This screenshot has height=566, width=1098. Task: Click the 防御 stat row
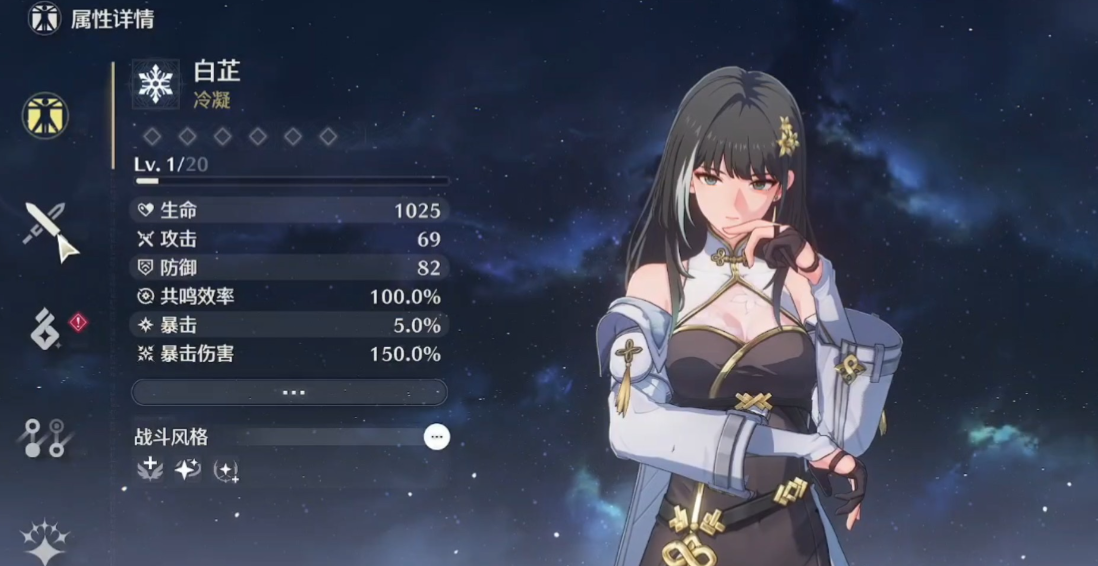click(x=289, y=268)
